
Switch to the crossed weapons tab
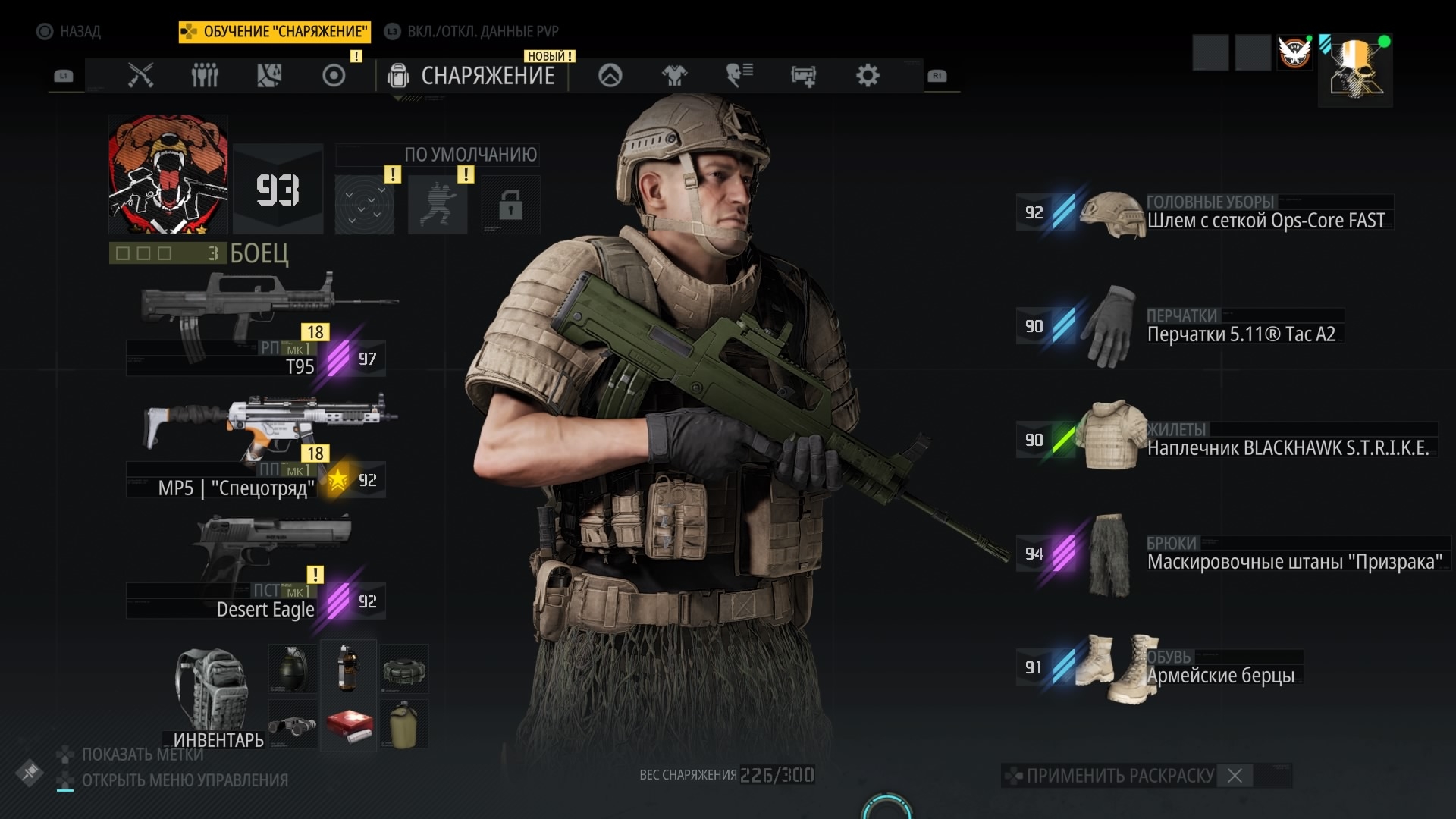140,76
